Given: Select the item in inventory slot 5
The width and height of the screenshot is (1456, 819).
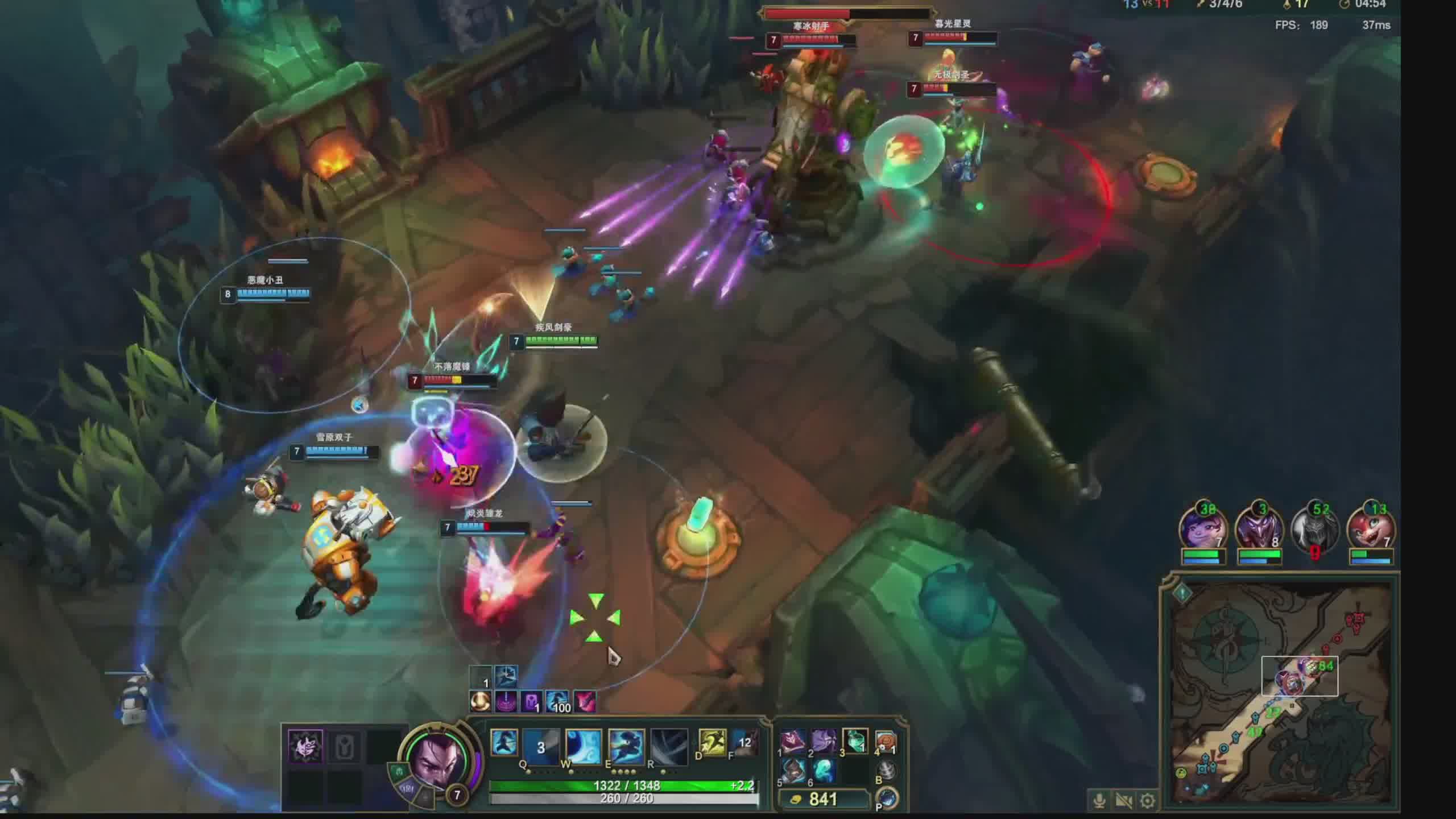Looking at the screenshot, I should tap(793, 771).
